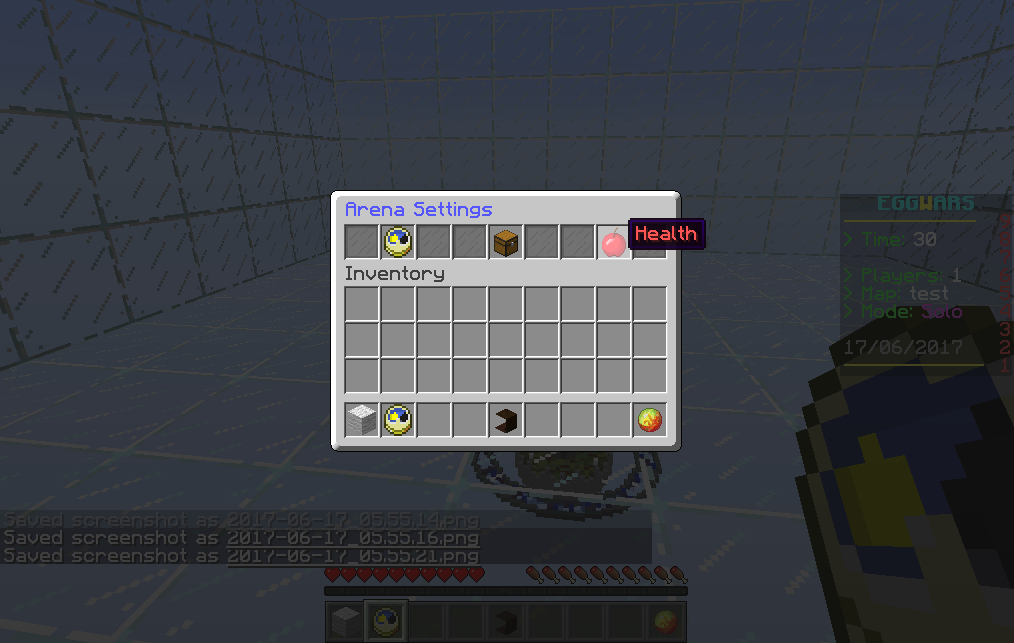Choose the dark brown item in the inventory window
Viewport: 1014px width, 643px height.
pos(506,420)
